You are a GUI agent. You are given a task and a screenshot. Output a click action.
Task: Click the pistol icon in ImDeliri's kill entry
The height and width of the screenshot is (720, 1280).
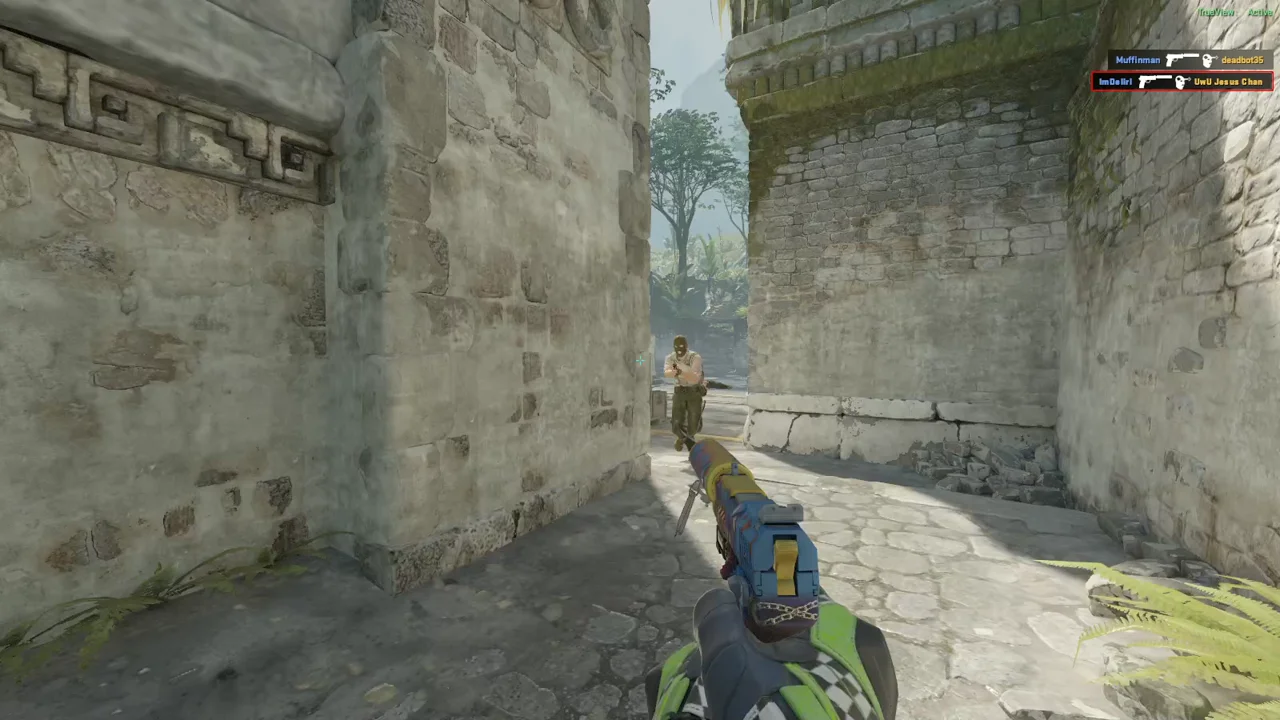(x=1155, y=81)
